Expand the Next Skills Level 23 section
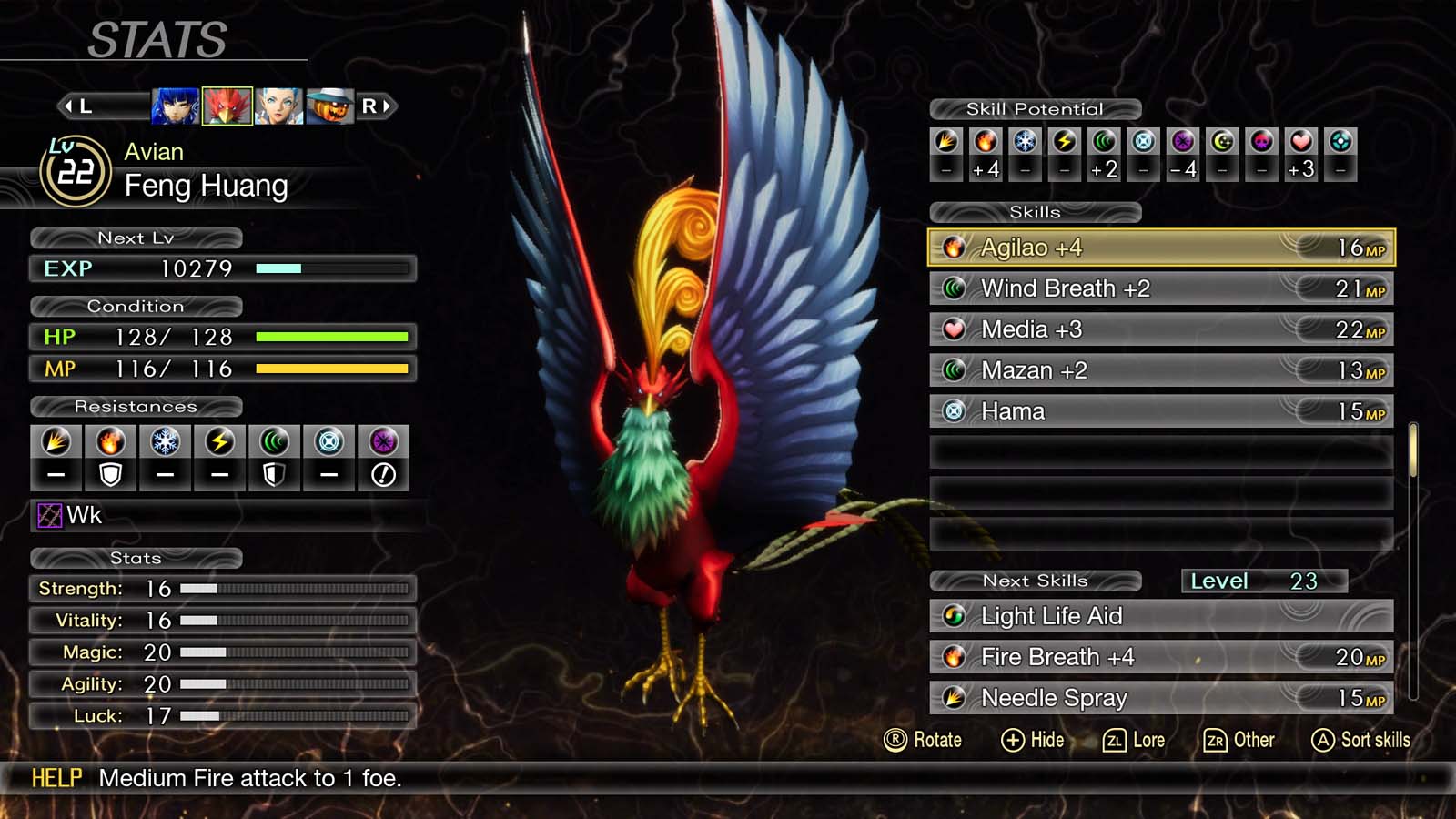The height and width of the screenshot is (819, 1456). click(1263, 581)
